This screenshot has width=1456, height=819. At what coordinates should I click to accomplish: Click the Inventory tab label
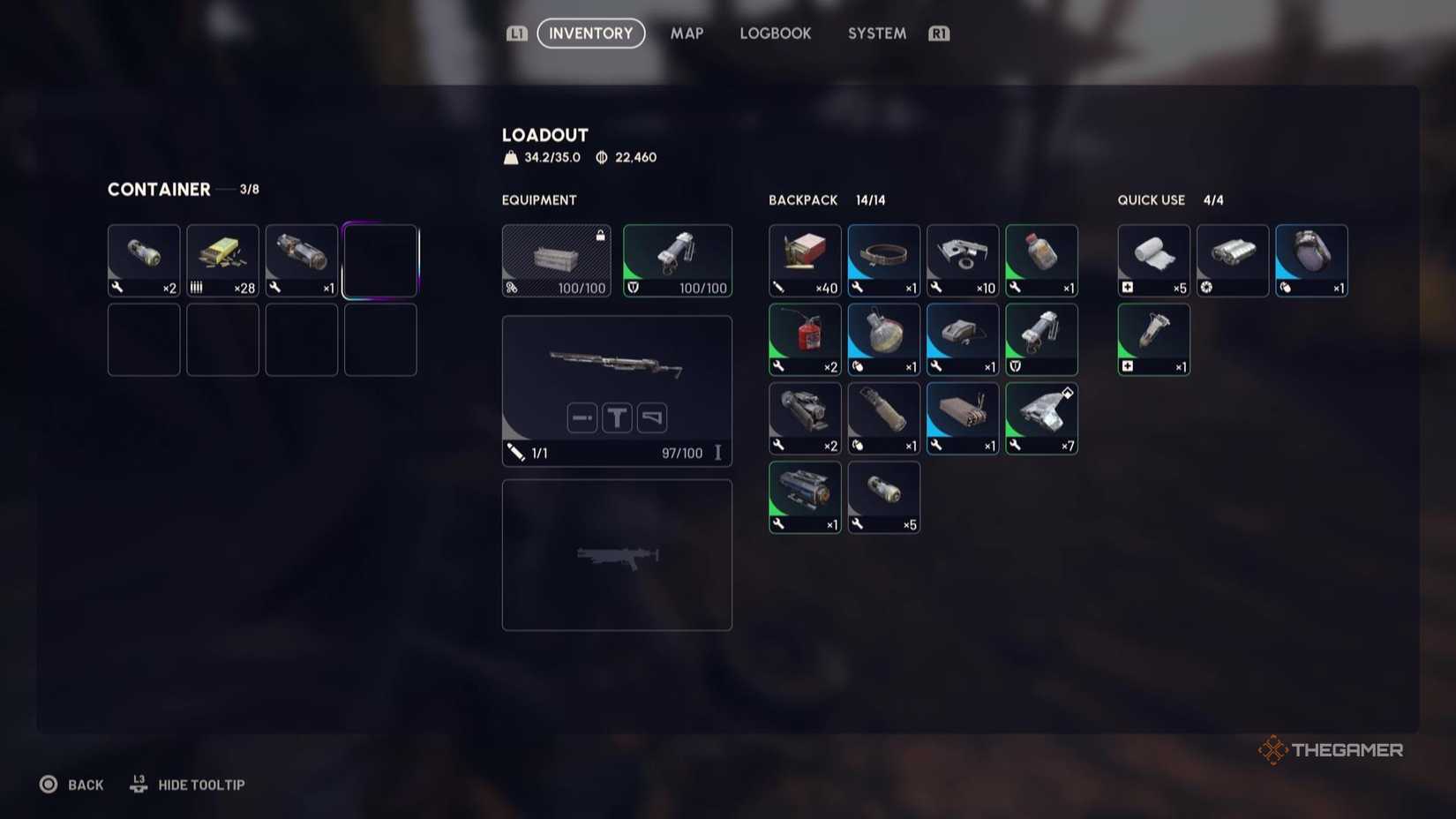coord(590,34)
